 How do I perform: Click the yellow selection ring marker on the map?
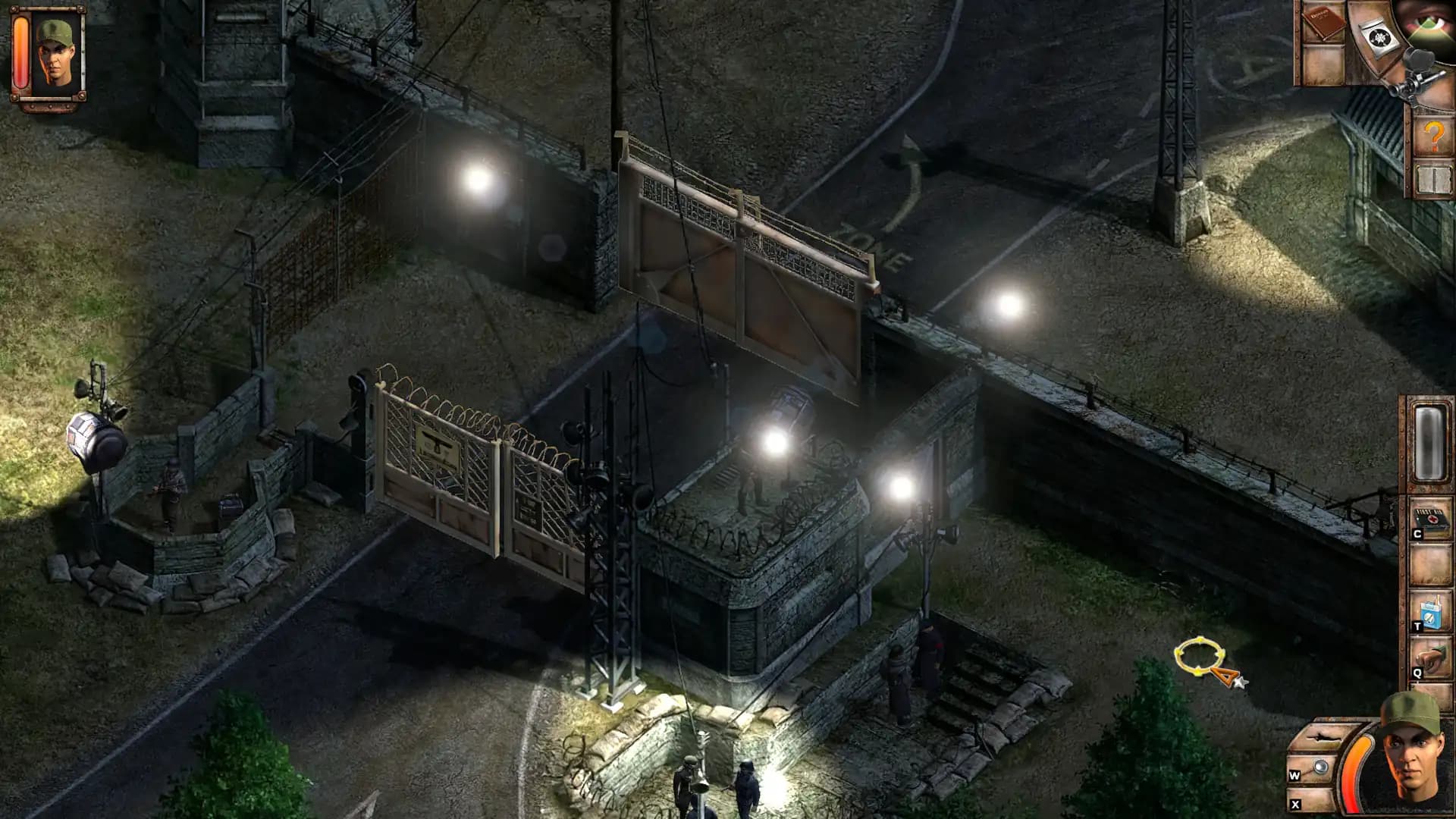coord(1200,654)
